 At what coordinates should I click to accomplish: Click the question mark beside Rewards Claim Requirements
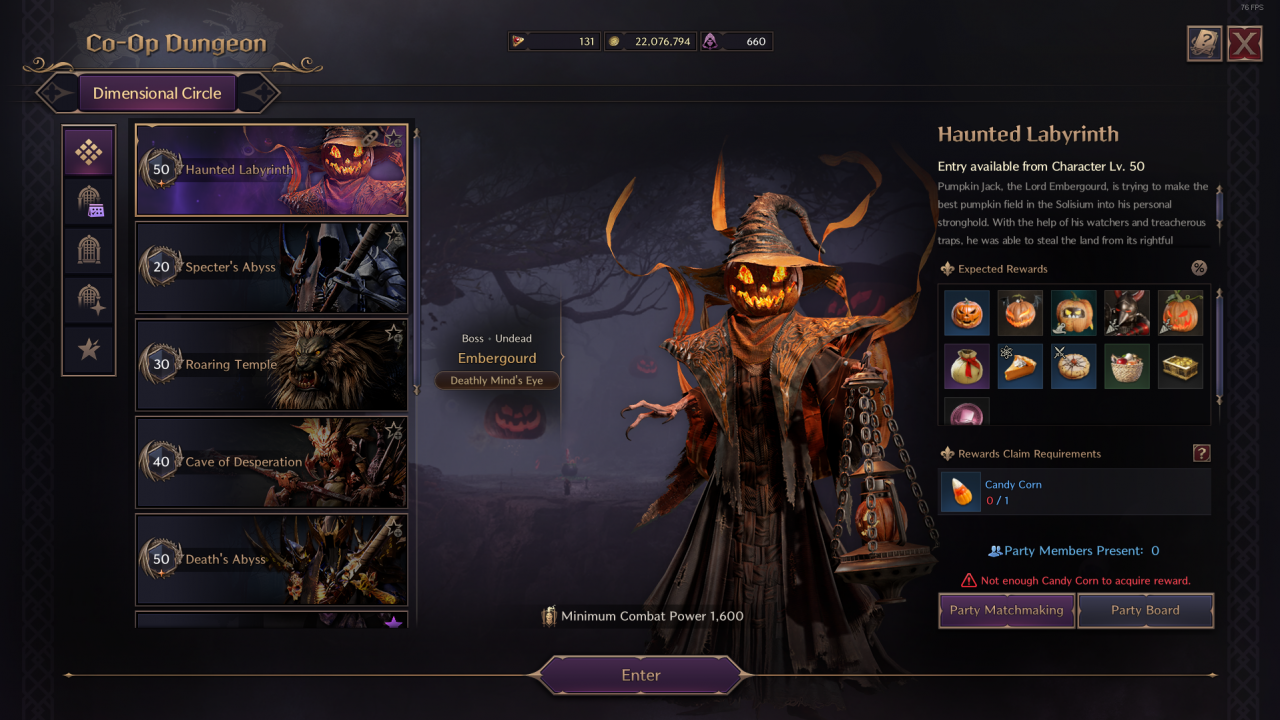pyautogui.click(x=1202, y=453)
